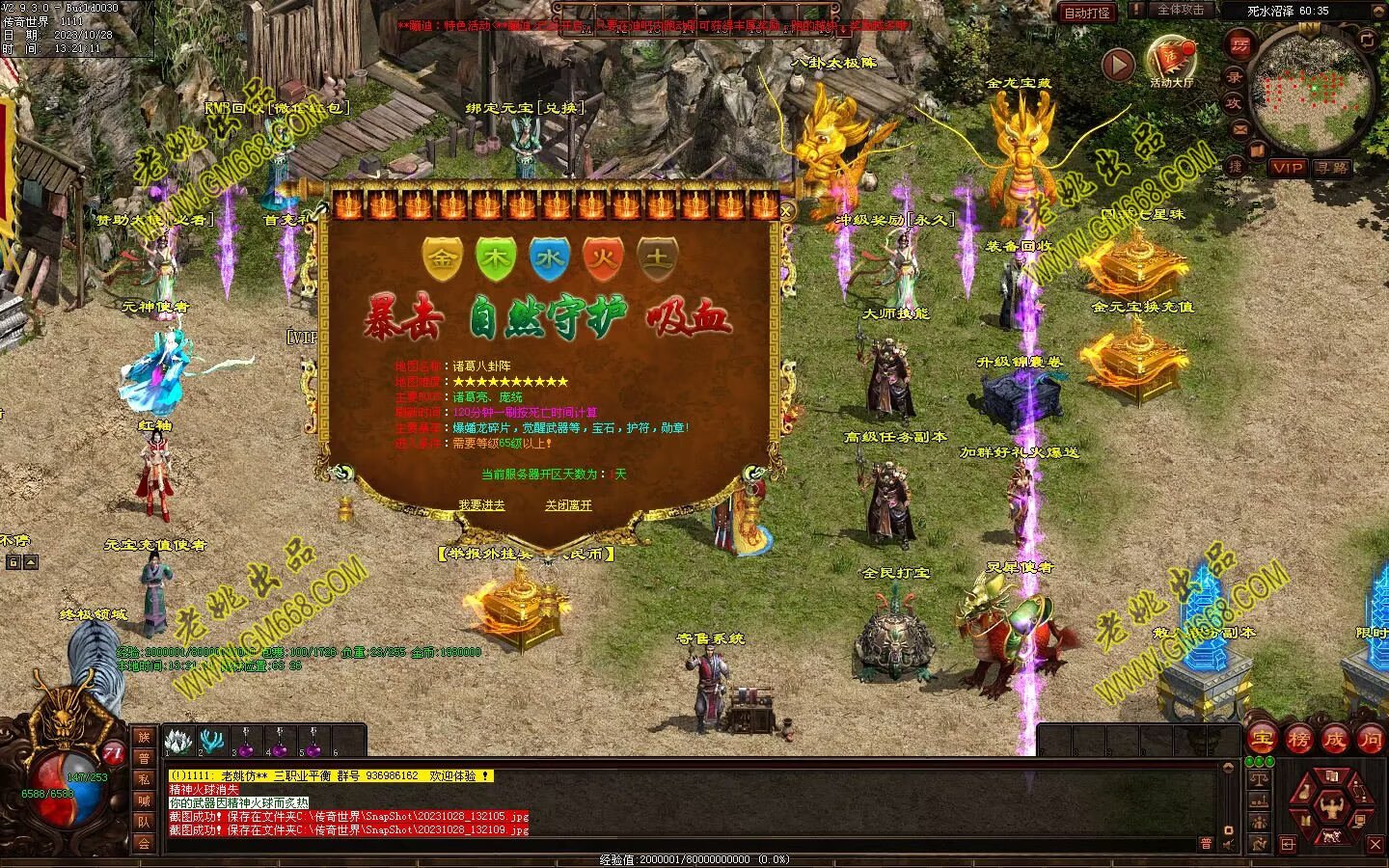Open the 宝 treasure shop button
Screen dimensions: 1389x868
coord(1262,740)
